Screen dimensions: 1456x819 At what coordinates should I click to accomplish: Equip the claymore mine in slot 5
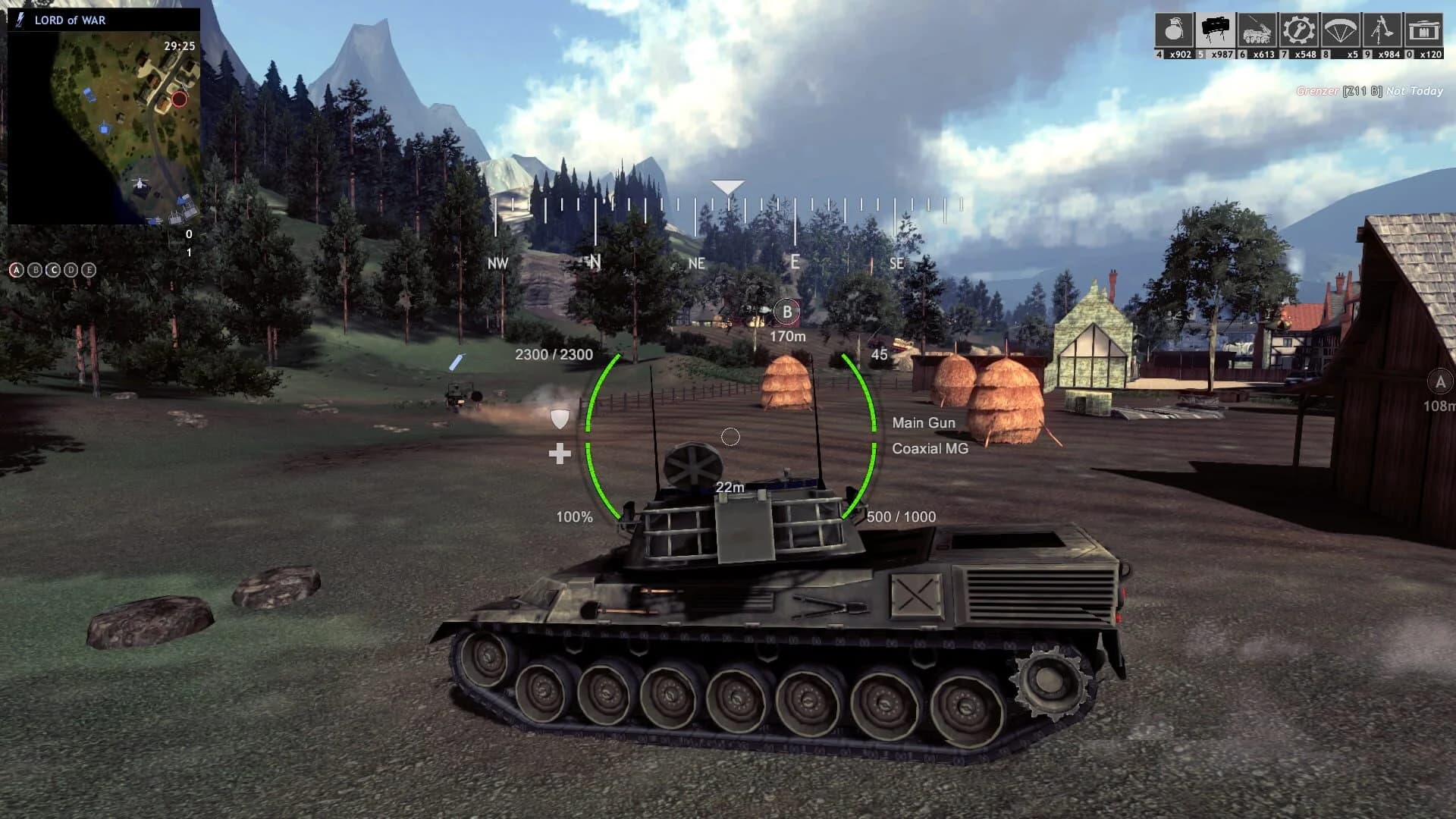pyautogui.click(x=1216, y=29)
